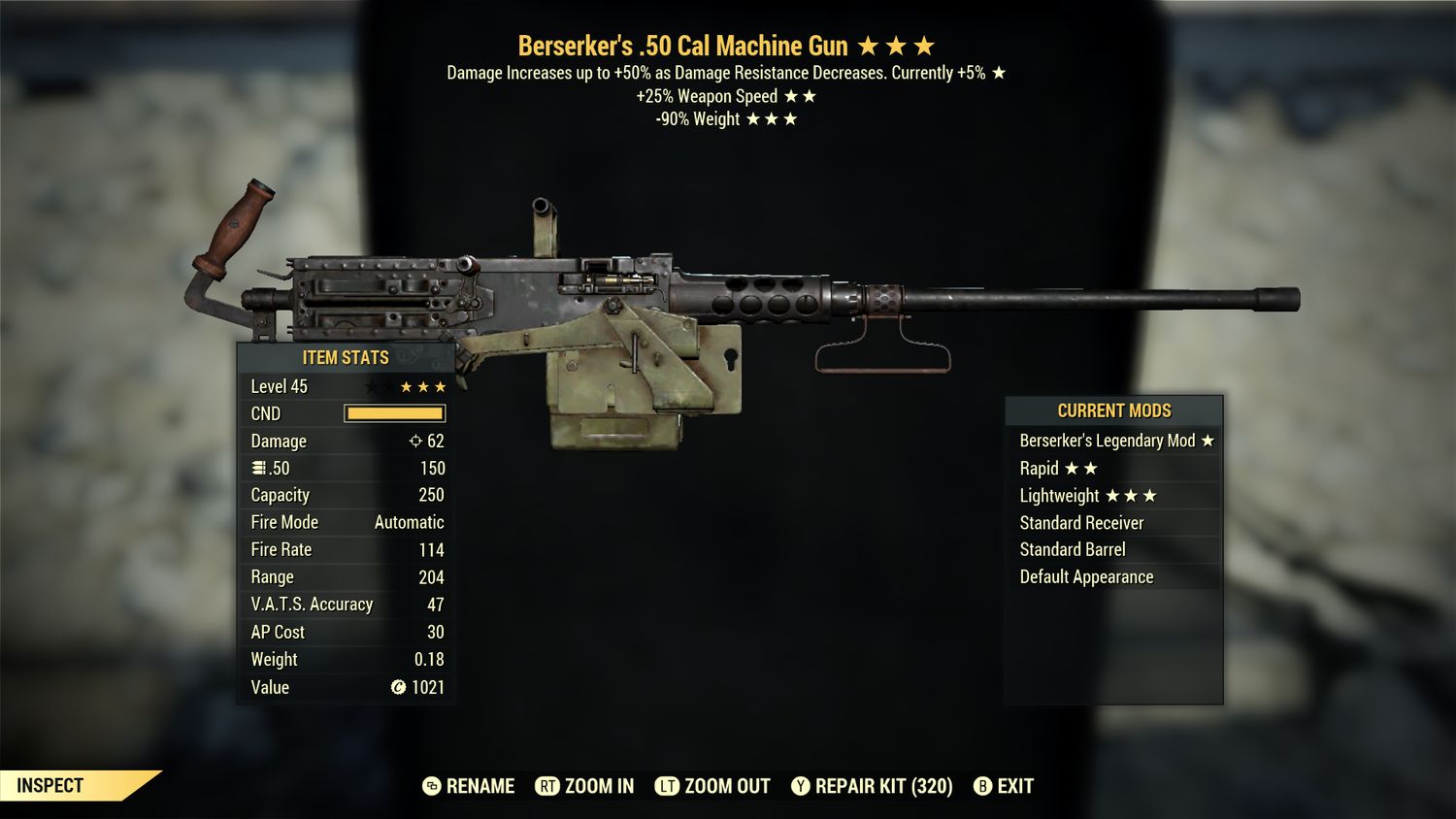This screenshot has height=819, width=1456.
Task: Click the B controller icon next to Exit
Action: [x=983, y=786]
